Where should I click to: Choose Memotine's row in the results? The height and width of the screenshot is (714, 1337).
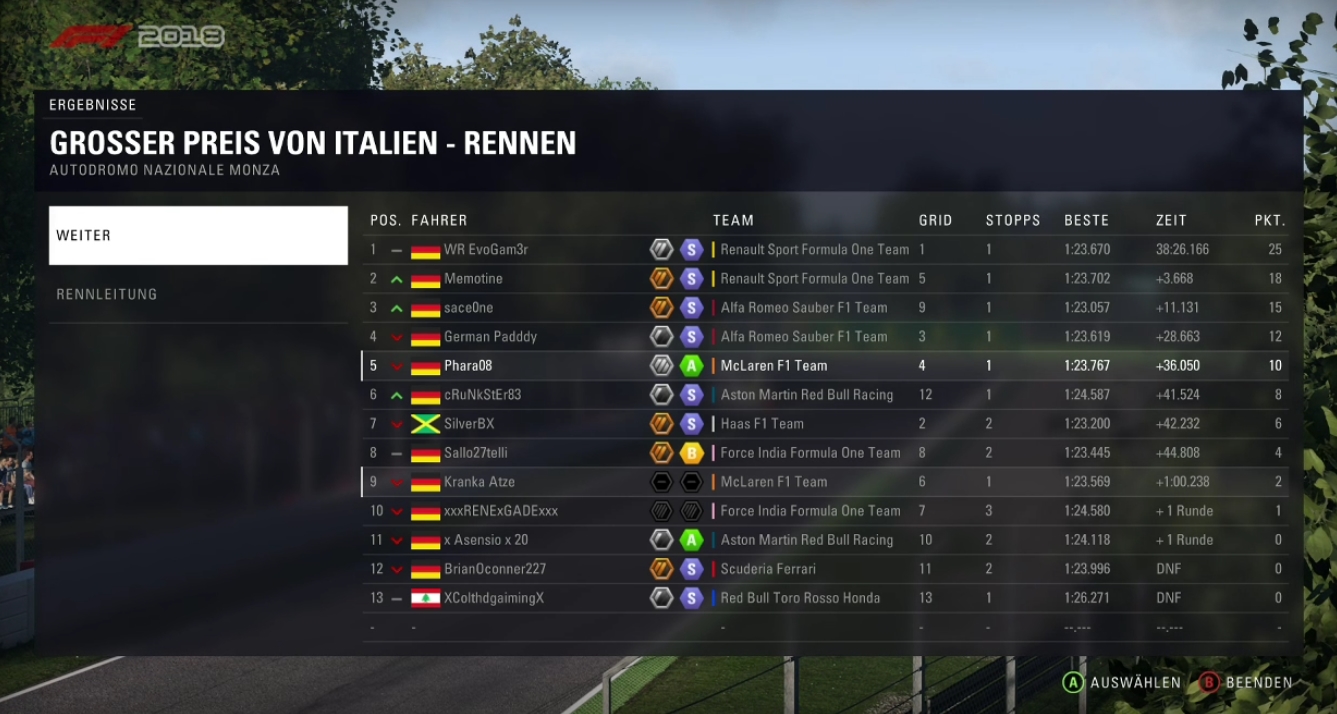coord(825,279)
